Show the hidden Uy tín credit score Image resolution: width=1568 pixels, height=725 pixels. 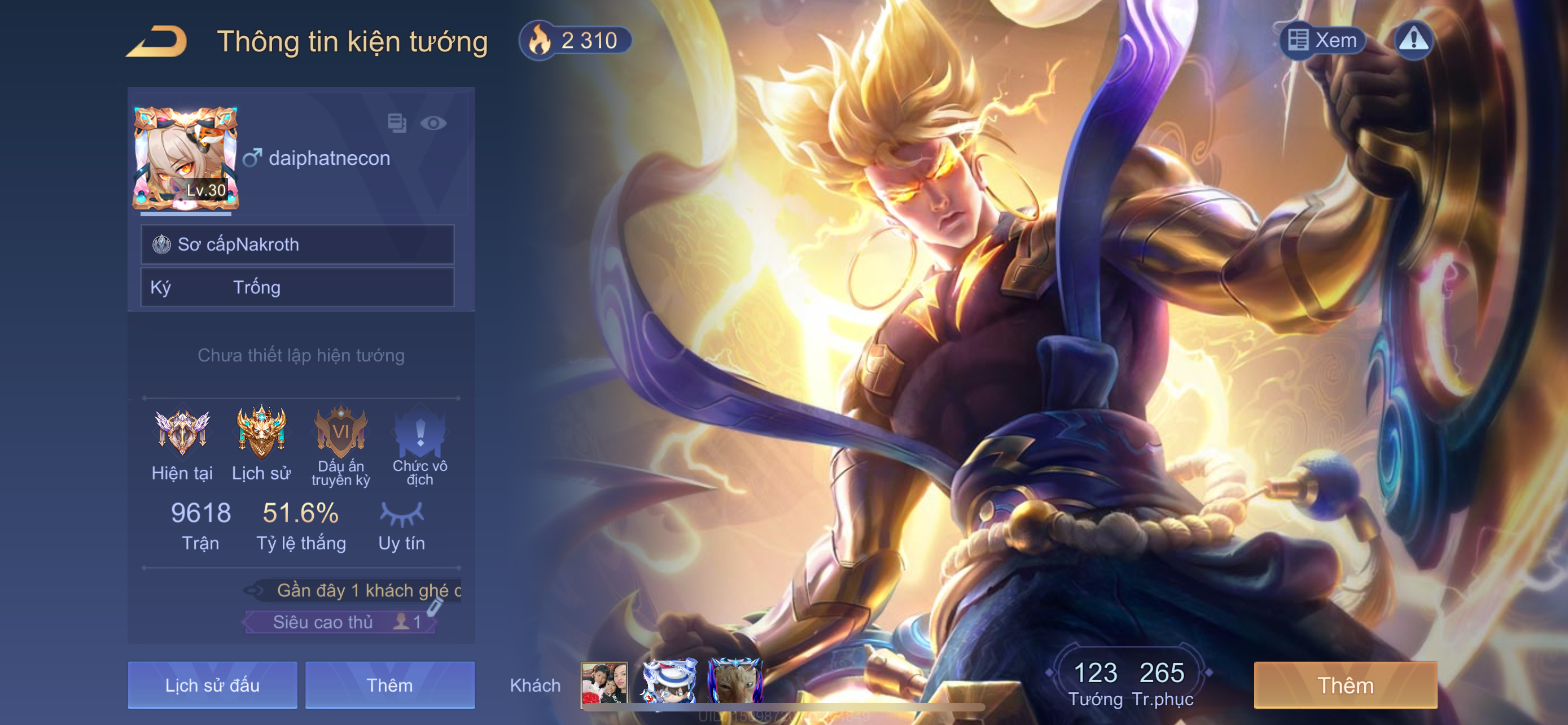click(402, 514)
